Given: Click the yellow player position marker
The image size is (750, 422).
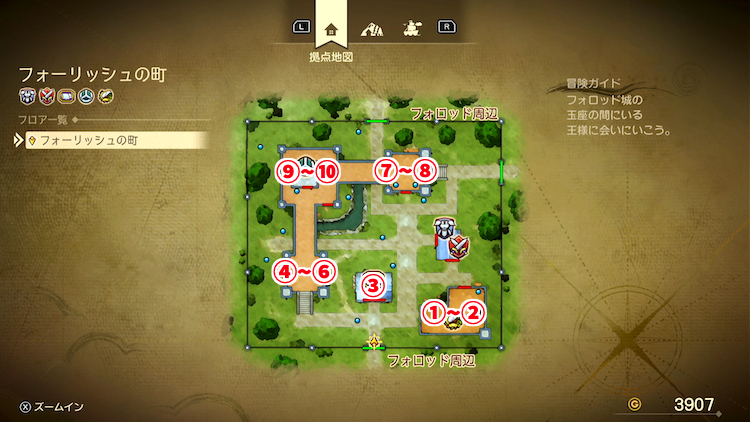Looking at the screenshot, I should click(x=374, y=341).
